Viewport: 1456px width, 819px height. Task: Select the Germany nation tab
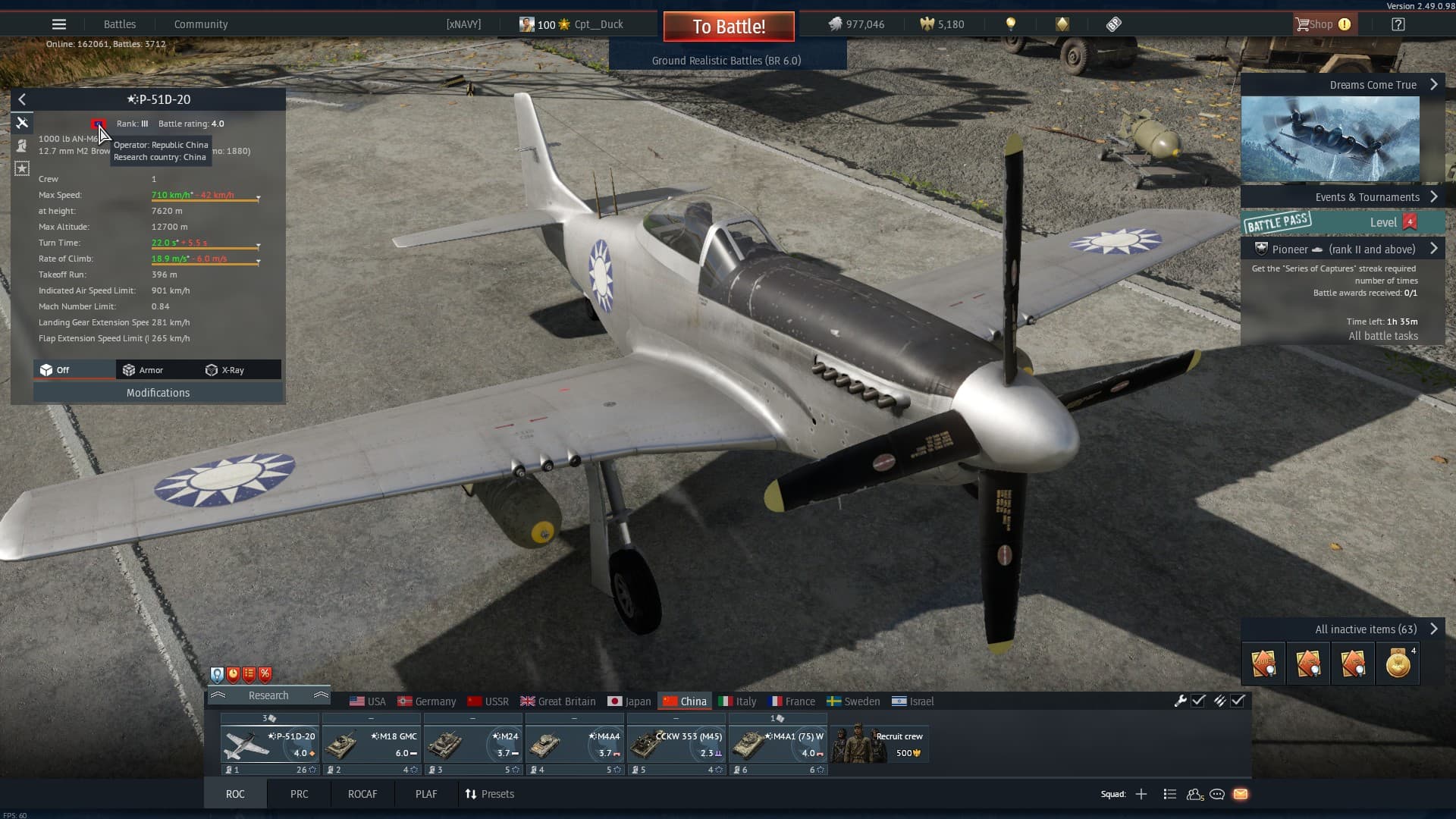tap(427, 701)
